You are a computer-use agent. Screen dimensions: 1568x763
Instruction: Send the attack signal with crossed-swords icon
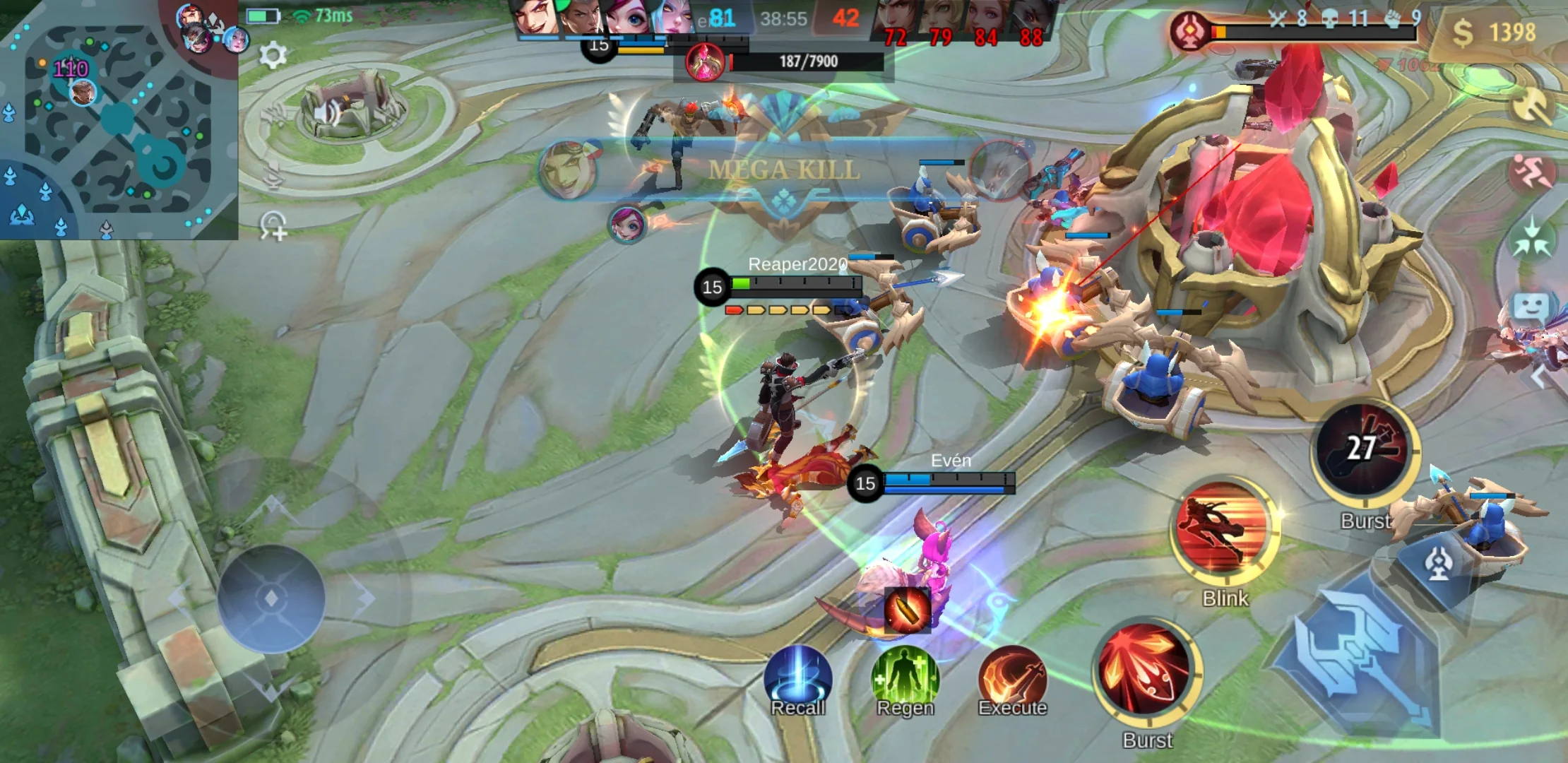pos(1531,106)
